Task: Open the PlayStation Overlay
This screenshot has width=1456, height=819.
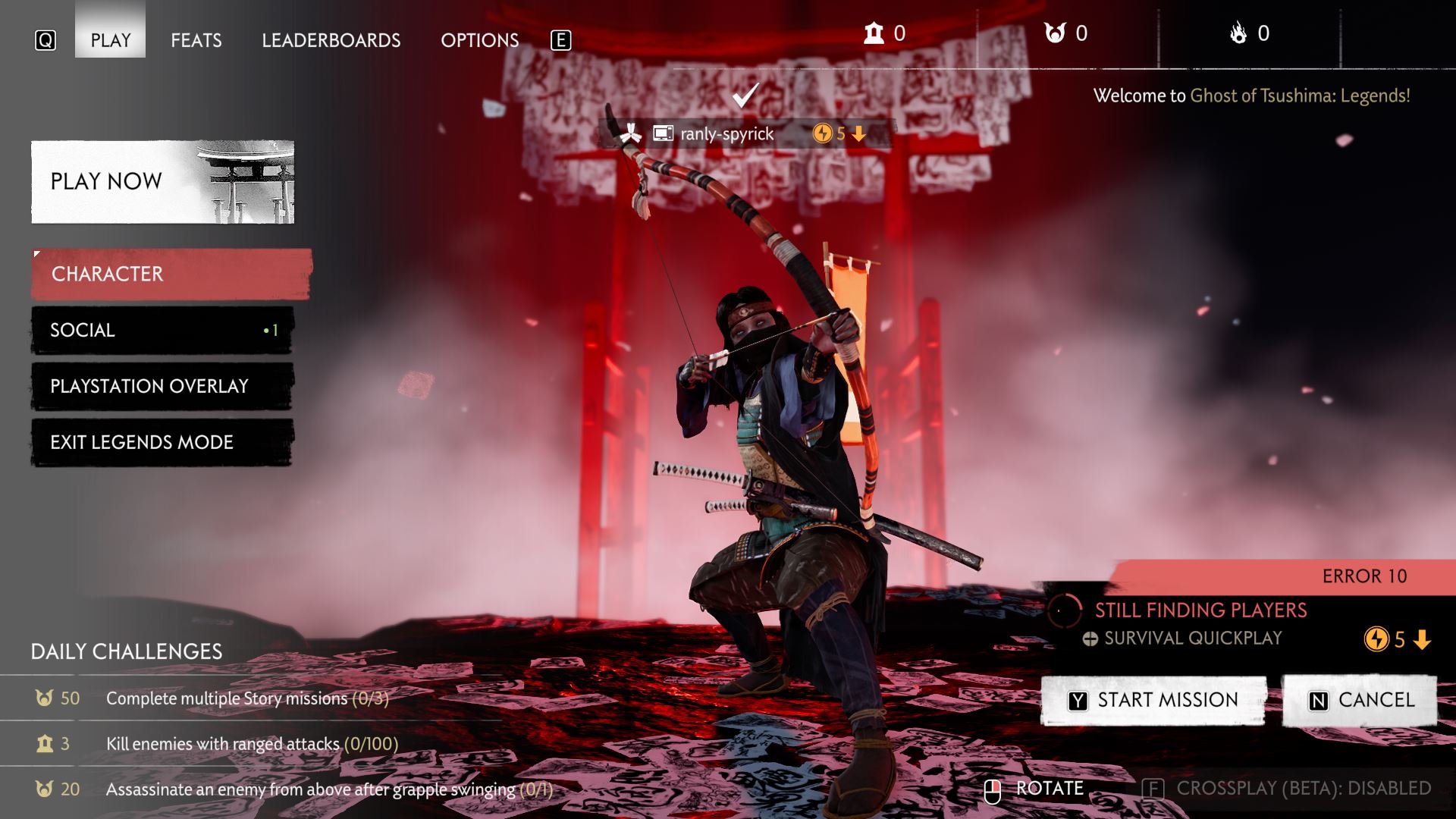Action: tap(162, 386)
